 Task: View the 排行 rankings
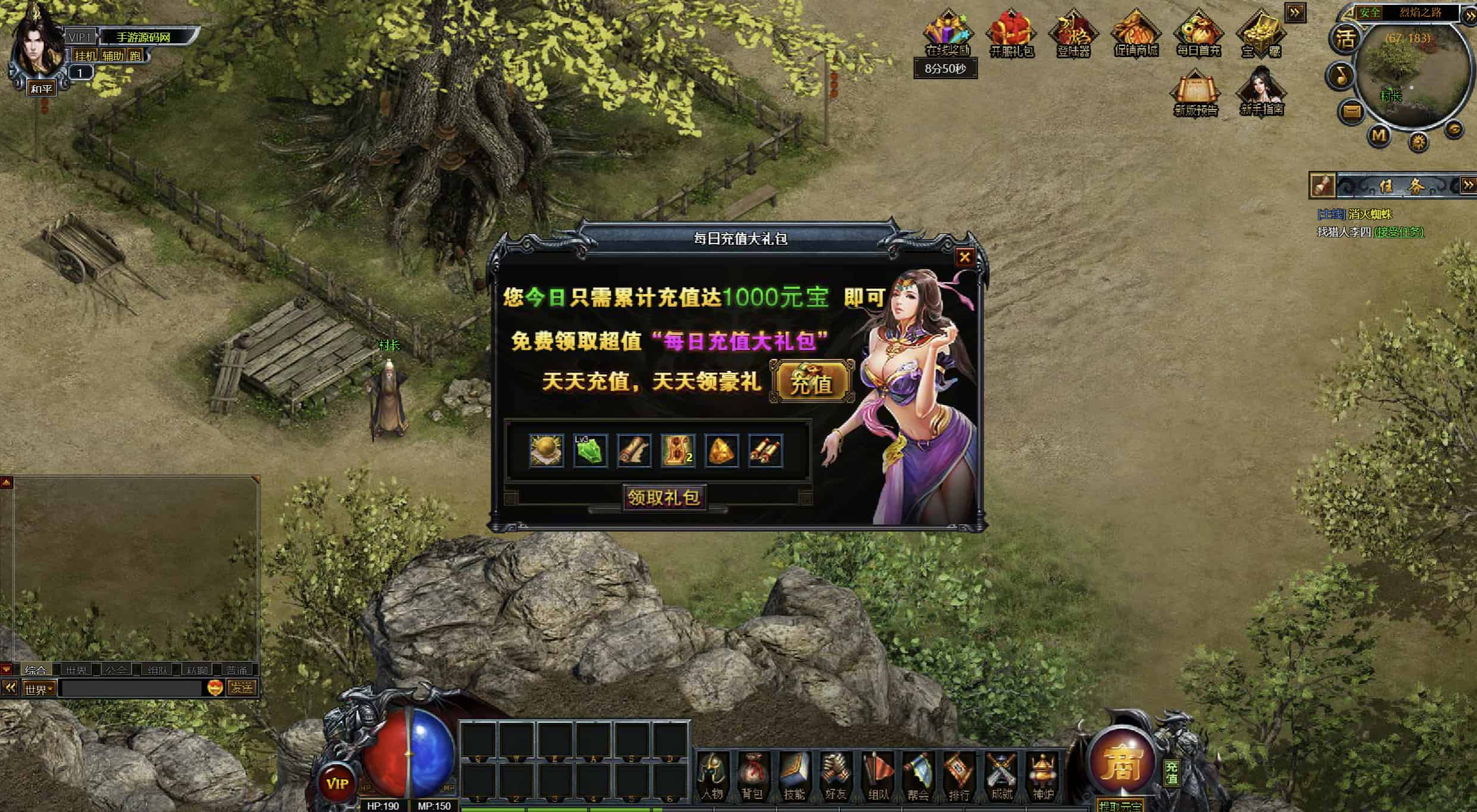pos(959,776)
